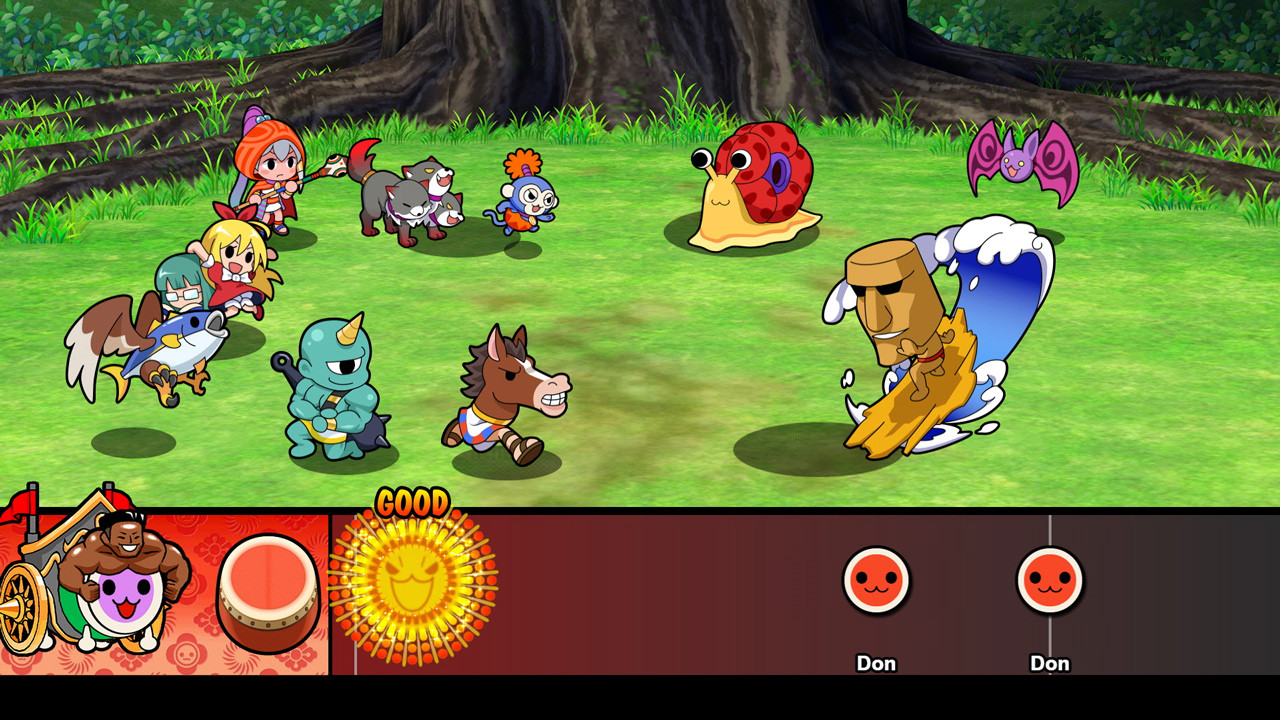Click the Don label under the far-right note
1280x720 pixels.
pos(1050,663)
